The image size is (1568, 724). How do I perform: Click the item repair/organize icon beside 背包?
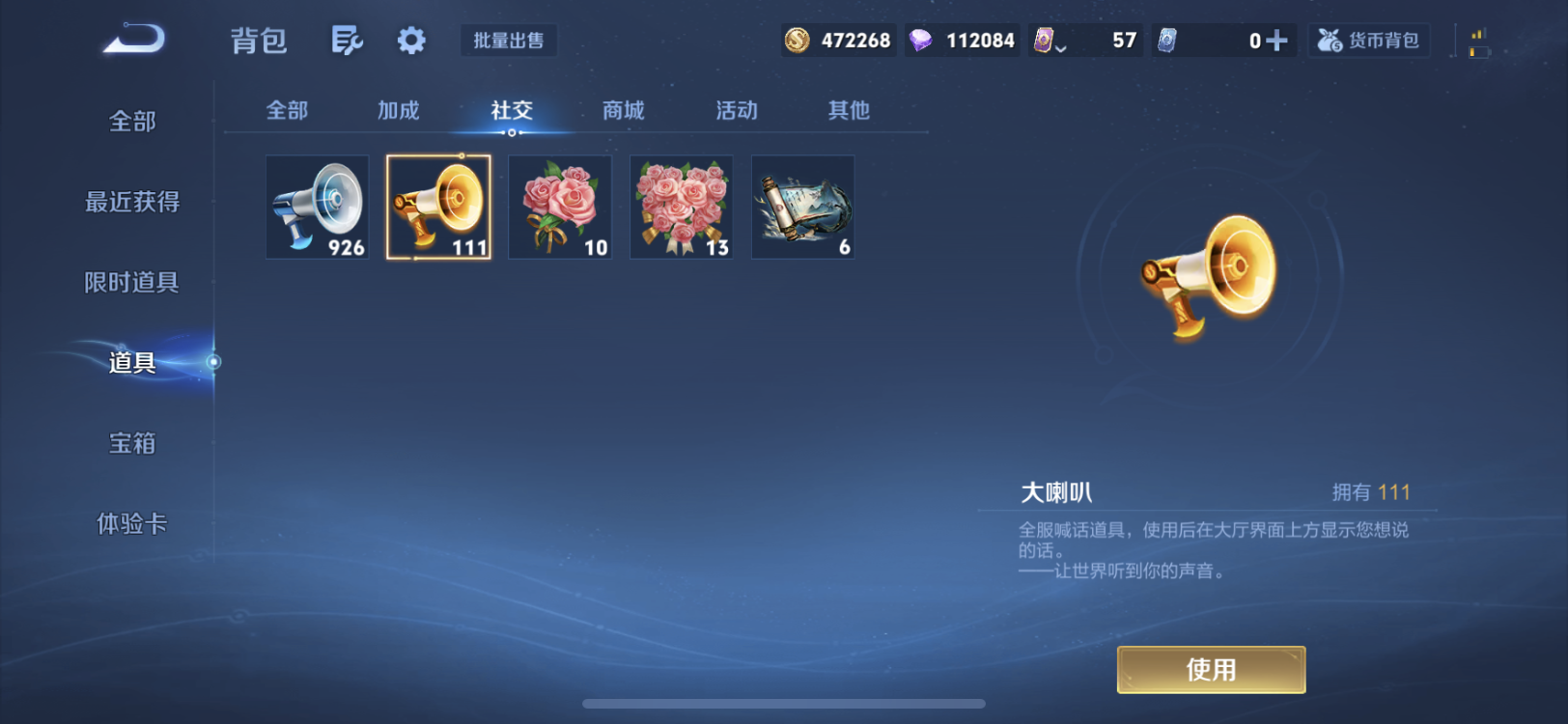point(345,40)
